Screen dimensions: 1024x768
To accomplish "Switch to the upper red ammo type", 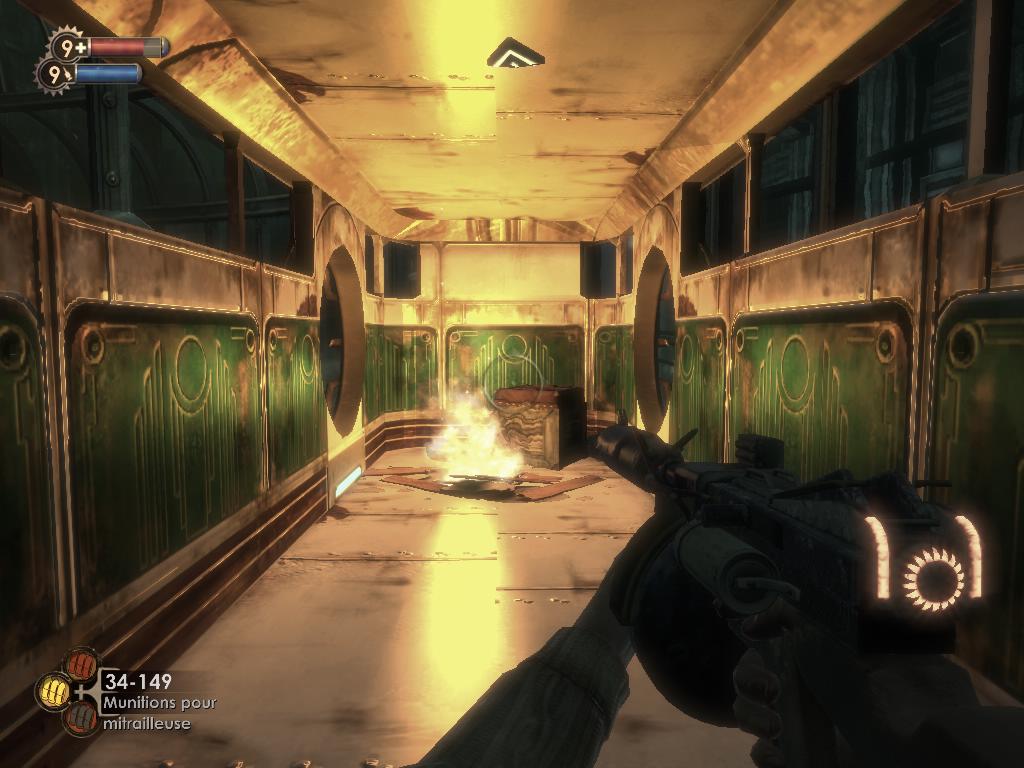I will click(x=80, y=665).
